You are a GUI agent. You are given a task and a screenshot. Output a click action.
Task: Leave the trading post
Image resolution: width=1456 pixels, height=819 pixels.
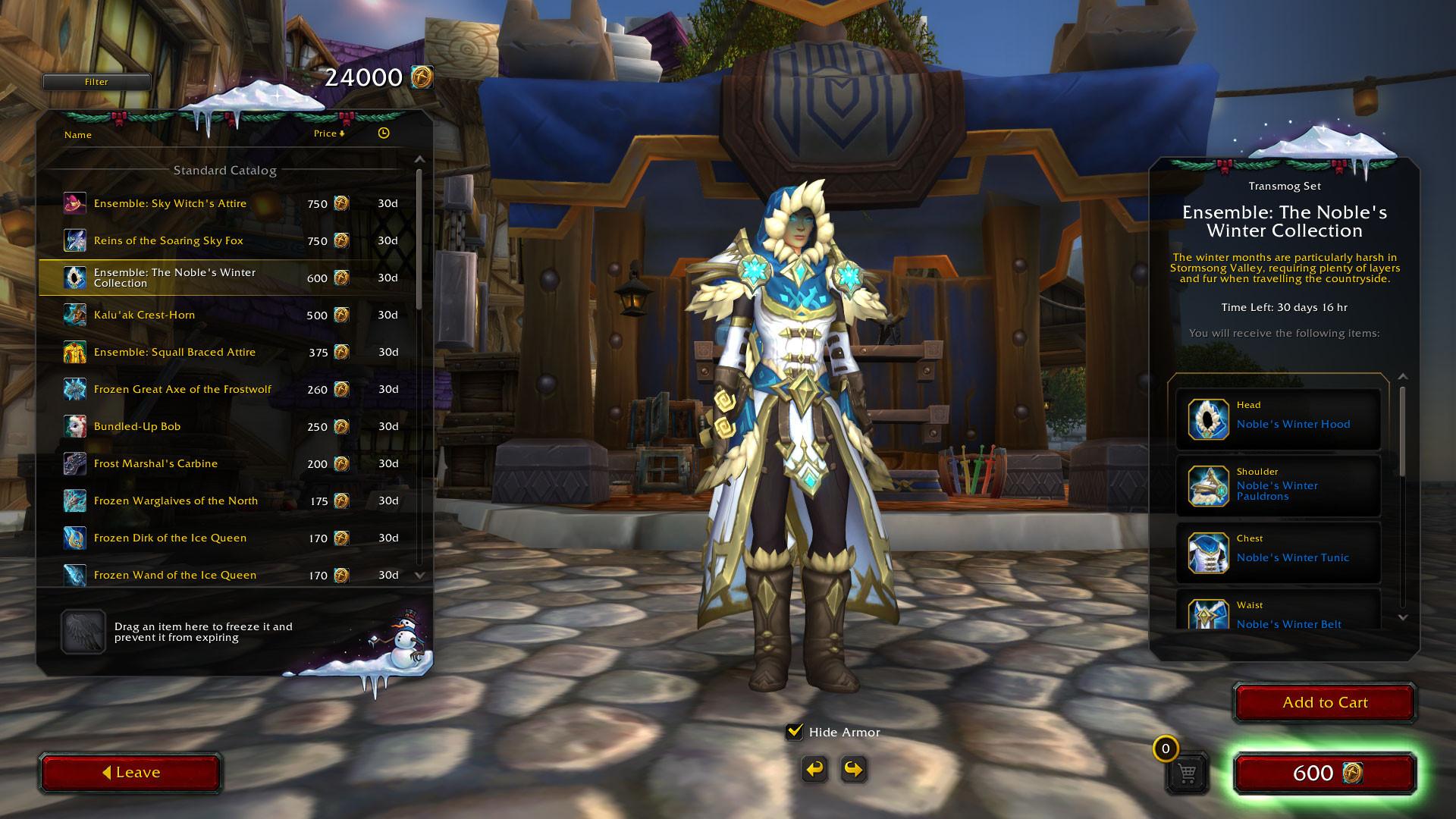click(130, 773)
